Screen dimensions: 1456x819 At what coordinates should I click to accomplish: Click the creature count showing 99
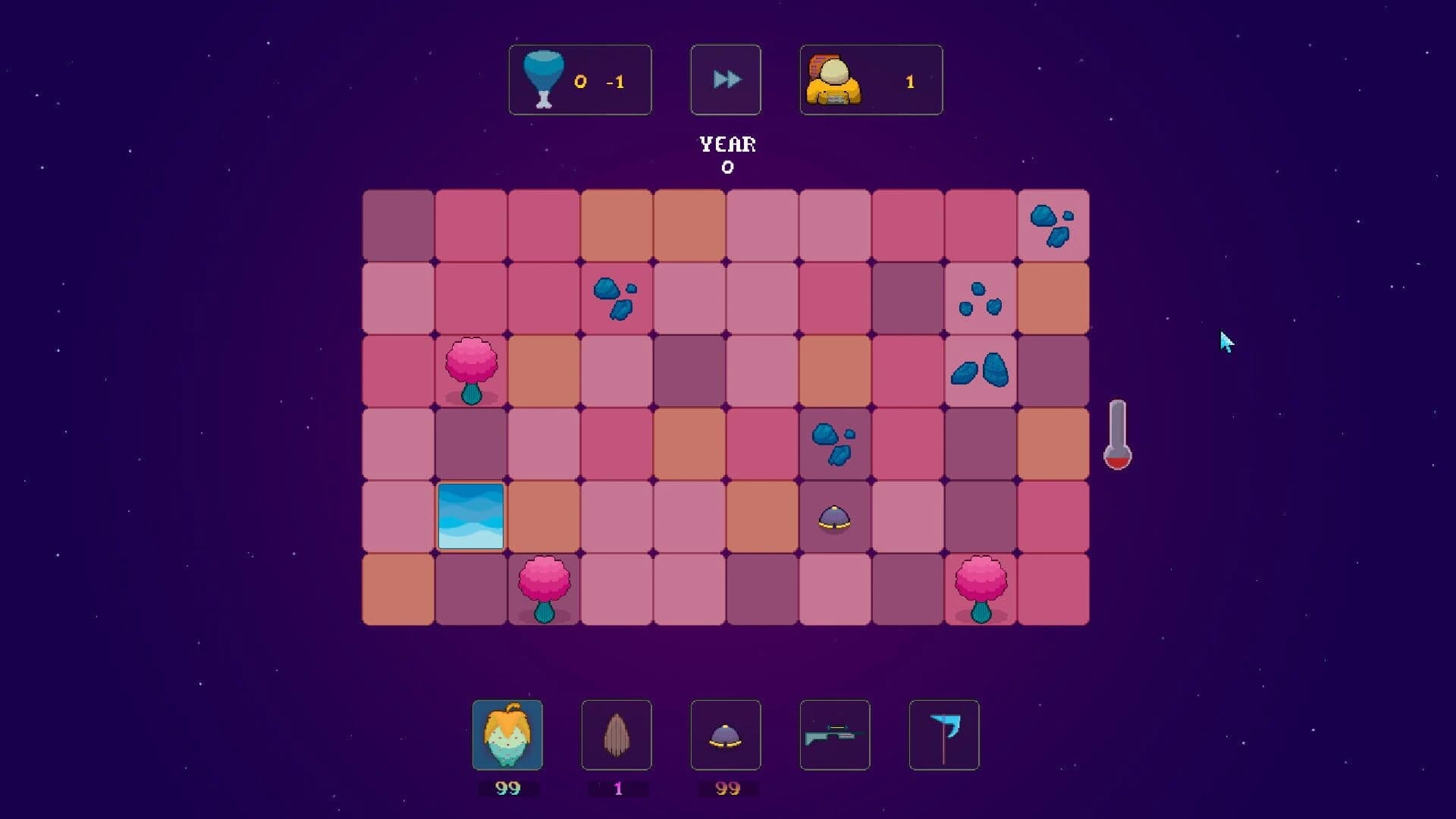(508, 788)
